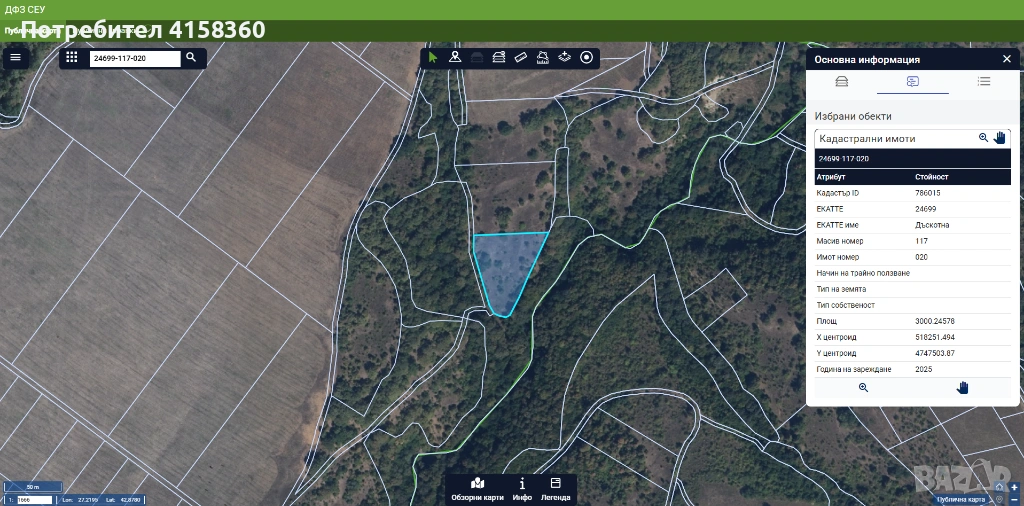Click the magnifier search button
The image size is (1024, 506).
[x=191, y=58]
